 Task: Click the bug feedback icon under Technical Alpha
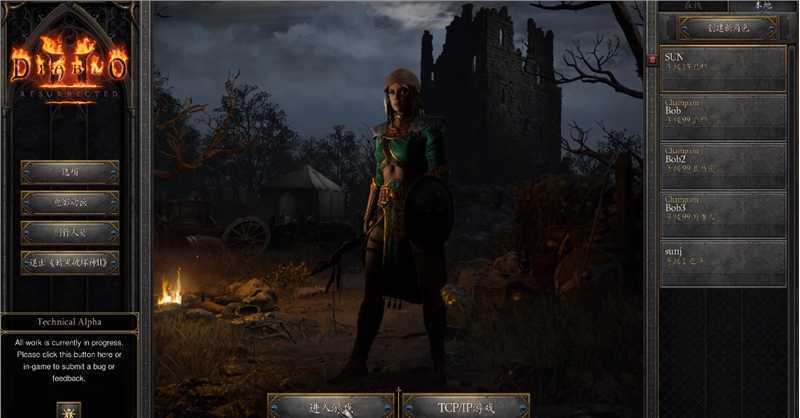[x=69, y=409]
